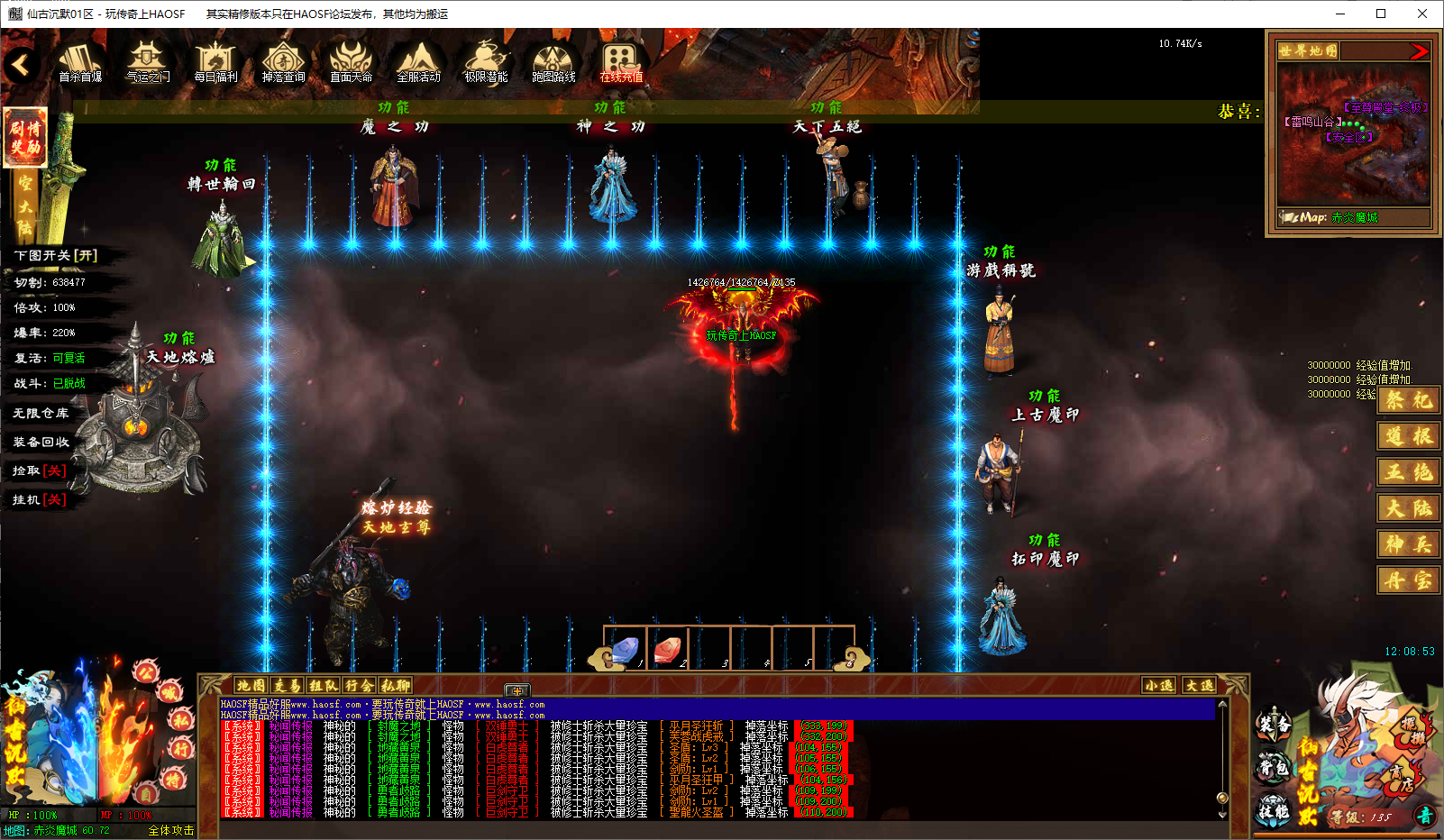The image size is (1444, 840).
Task: Close the game window
Action: point(1422,14)
